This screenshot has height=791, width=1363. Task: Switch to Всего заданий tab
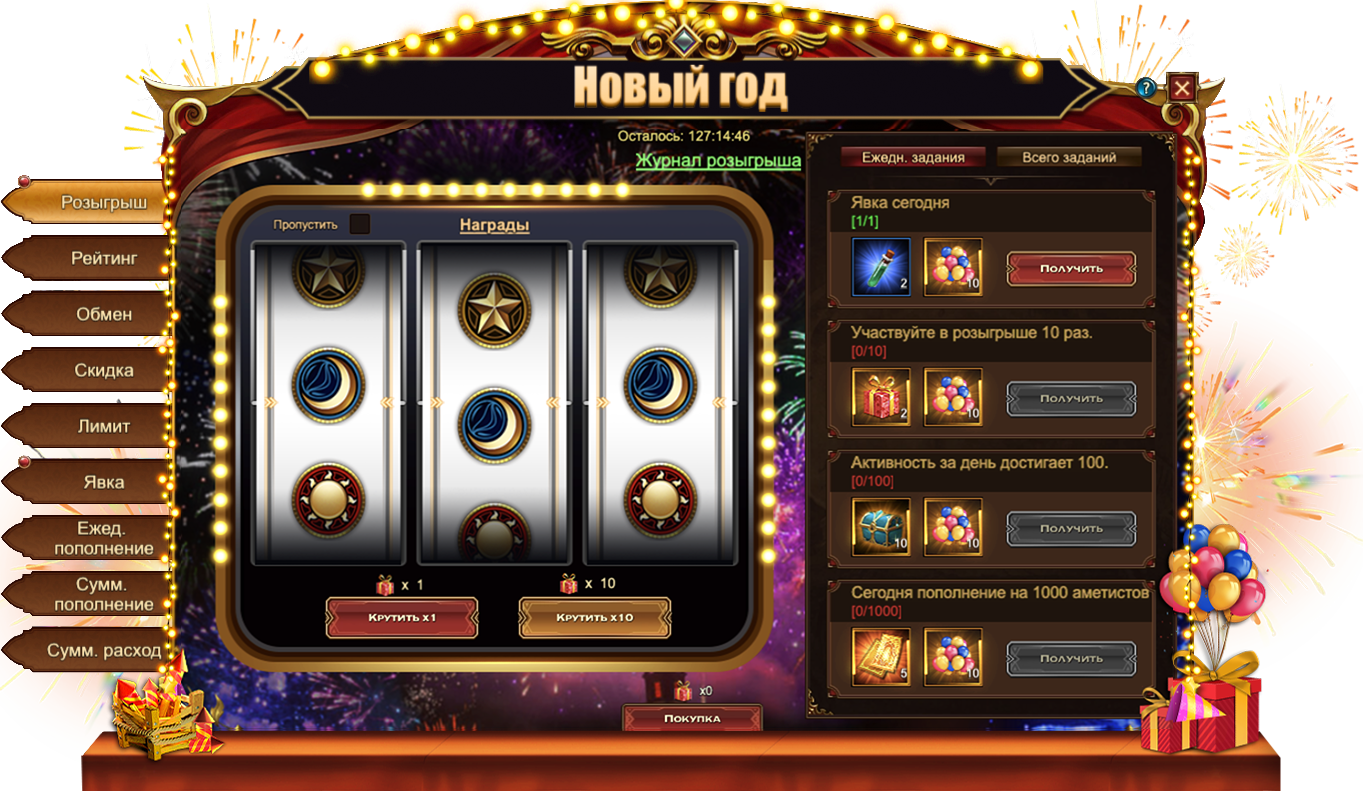[x=1068, y=157]
